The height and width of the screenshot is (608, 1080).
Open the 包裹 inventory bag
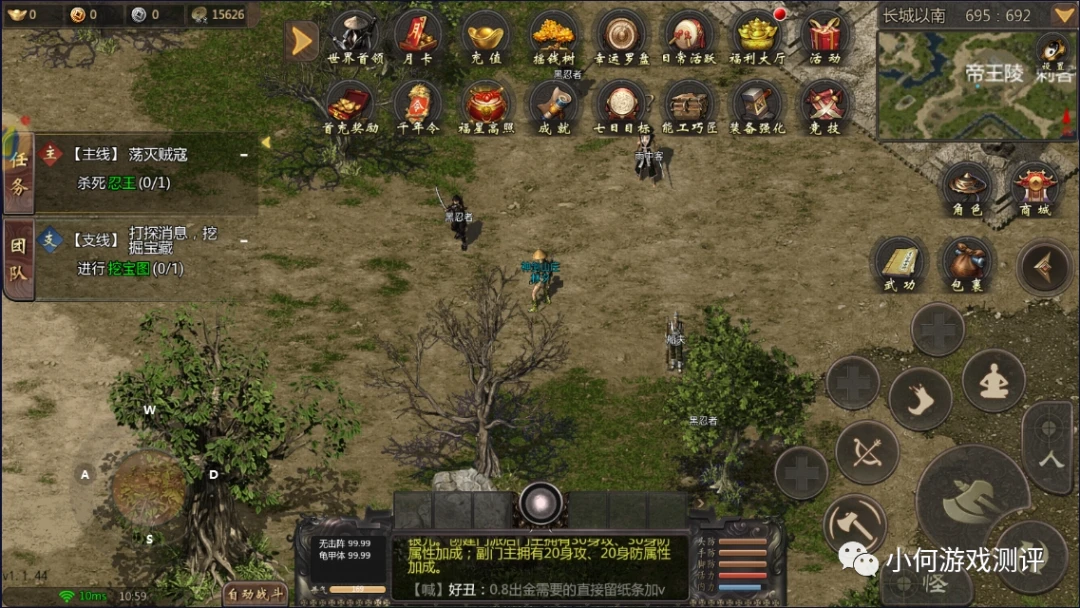967,264
